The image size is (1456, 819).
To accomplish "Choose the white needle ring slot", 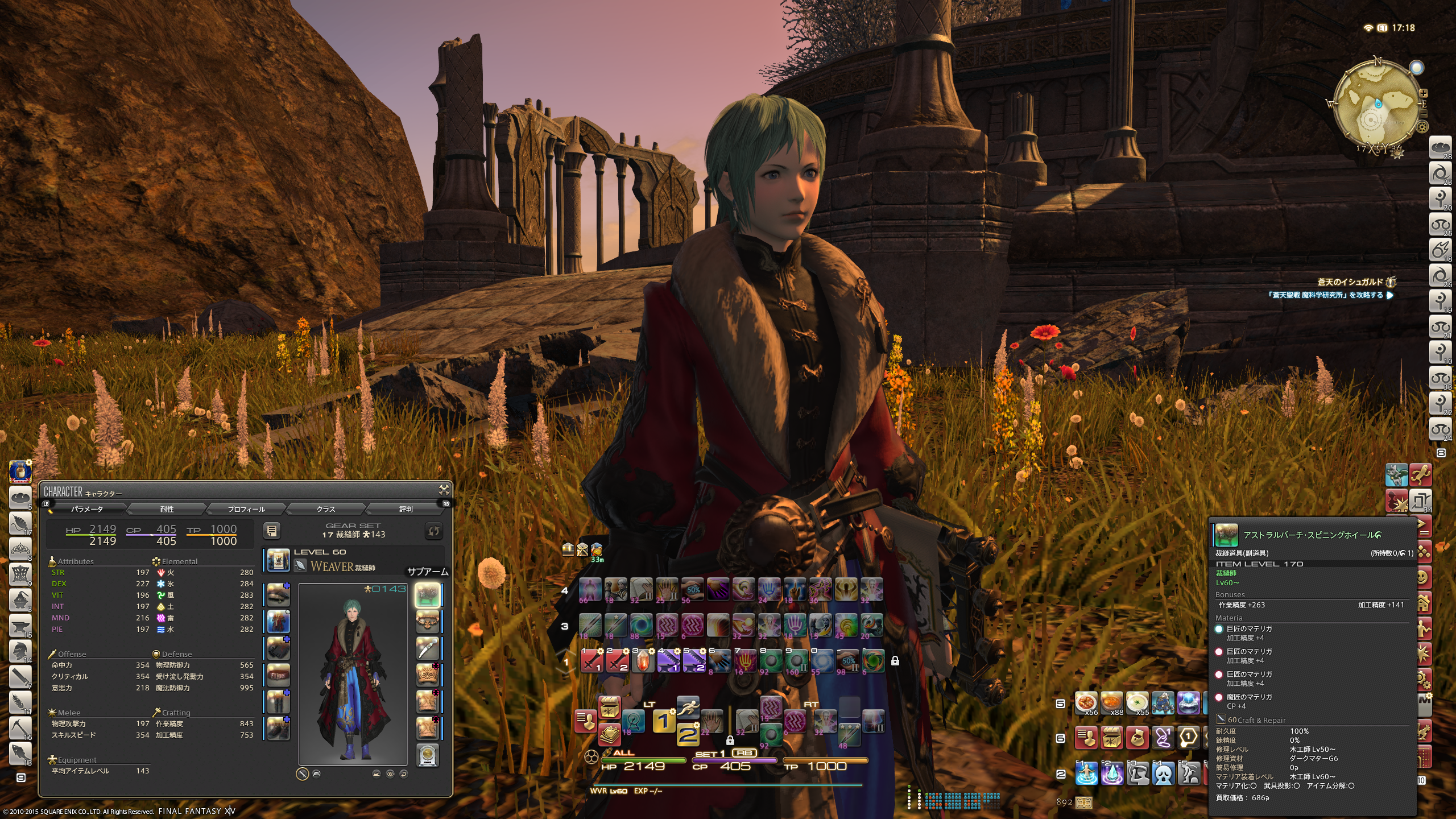I will tap(428, 648).
